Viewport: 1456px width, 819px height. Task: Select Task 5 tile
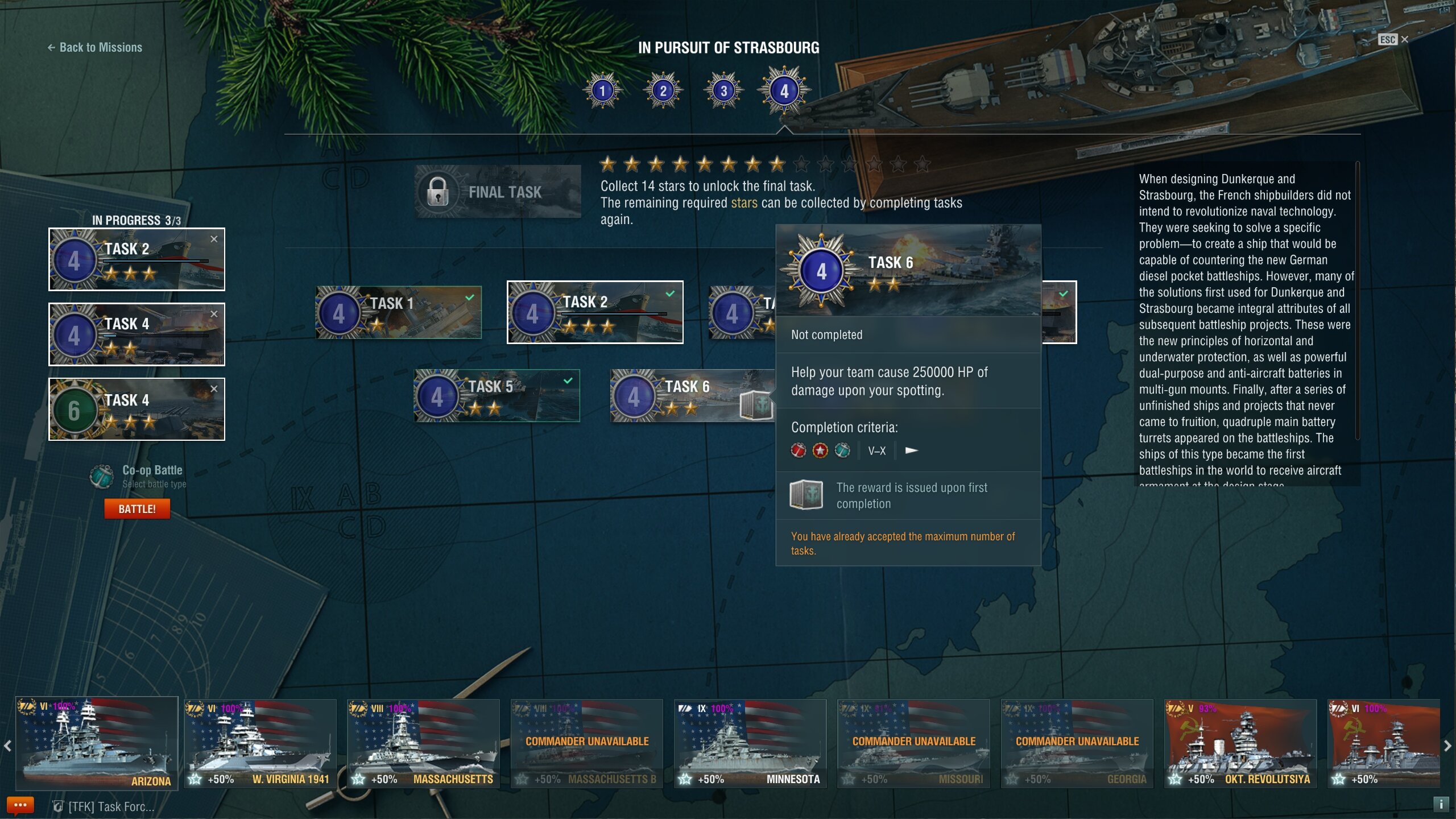click(497, 395)
